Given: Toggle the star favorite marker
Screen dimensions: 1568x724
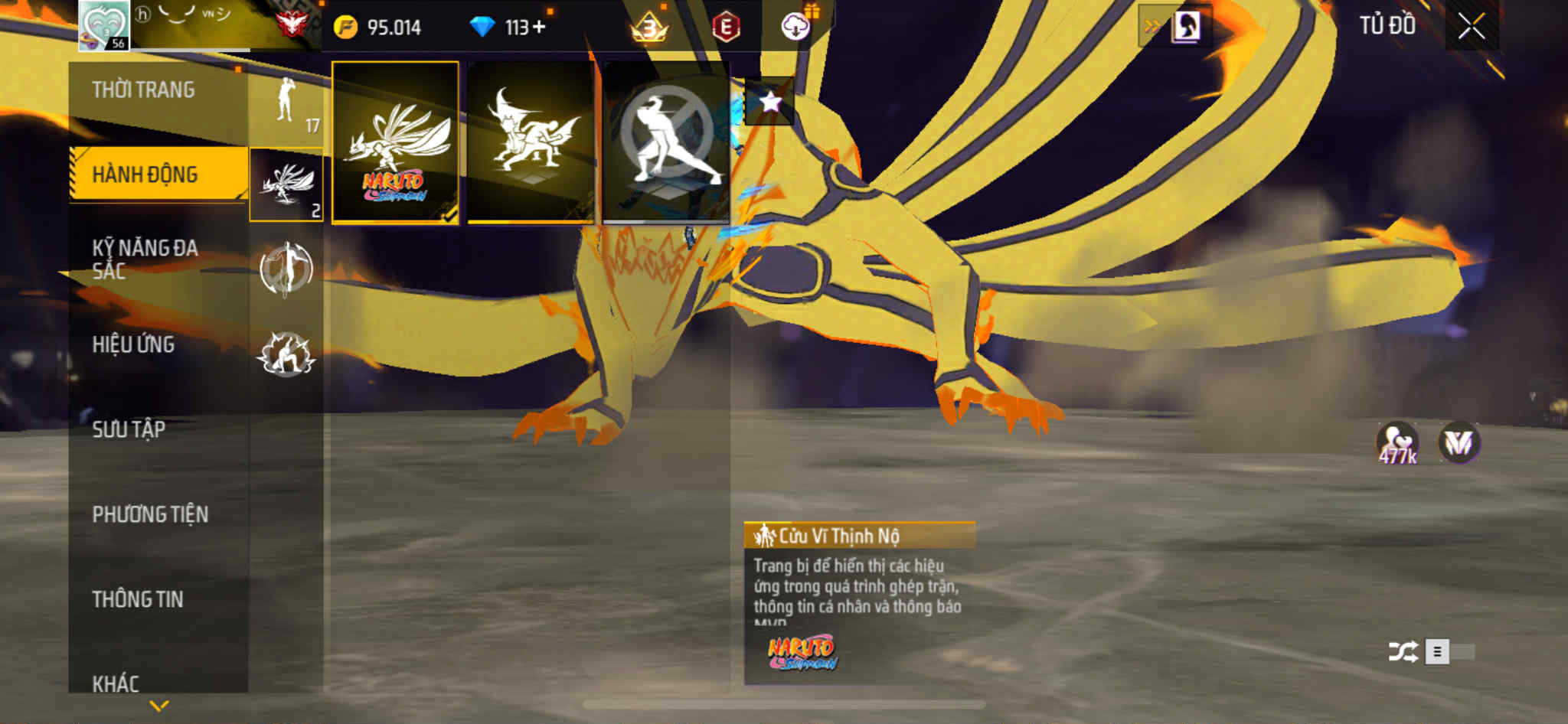Looking at the screenshot, I should [769, 102].
